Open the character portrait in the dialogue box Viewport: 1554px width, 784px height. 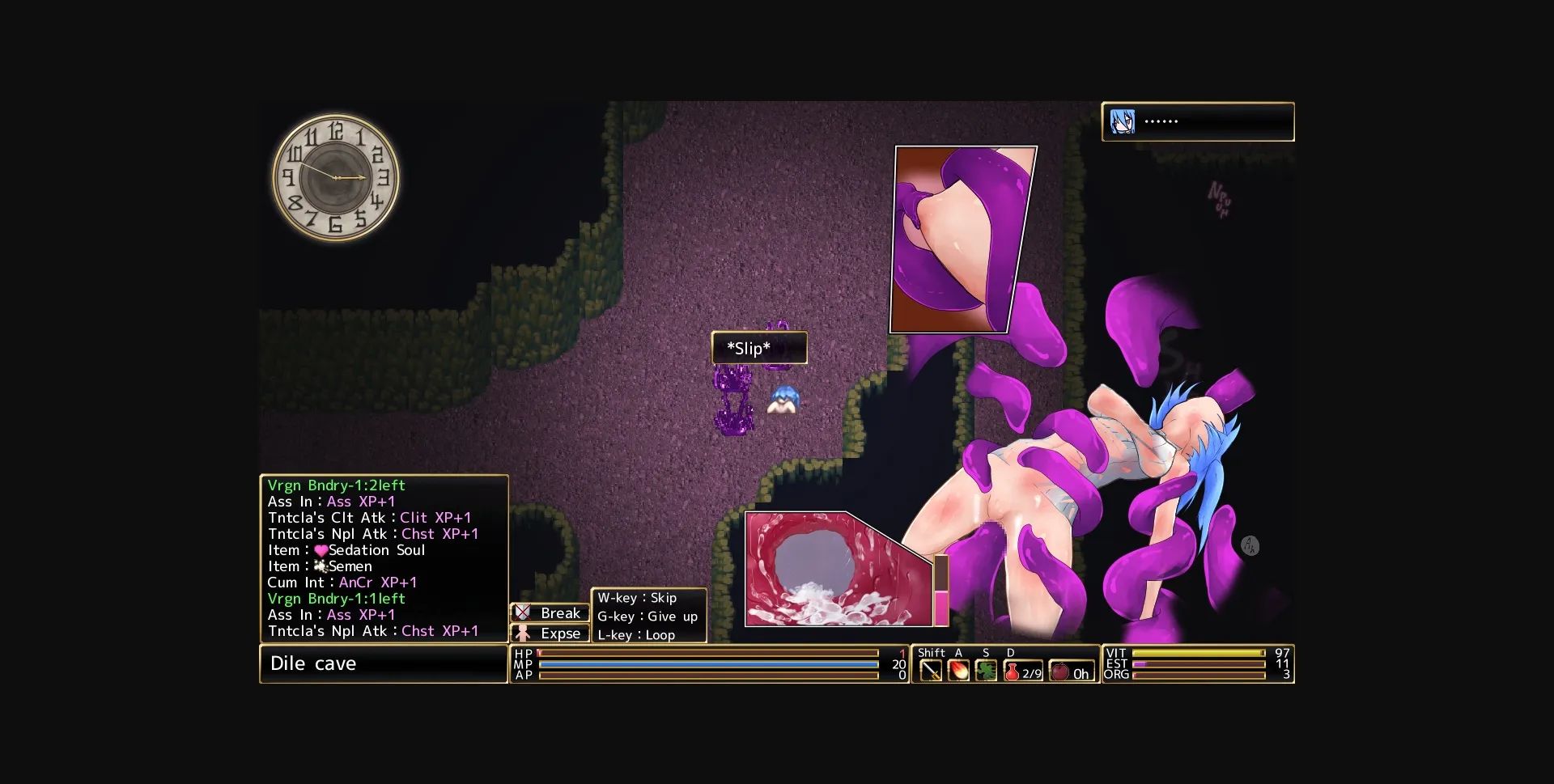[x=1123, y=121]
